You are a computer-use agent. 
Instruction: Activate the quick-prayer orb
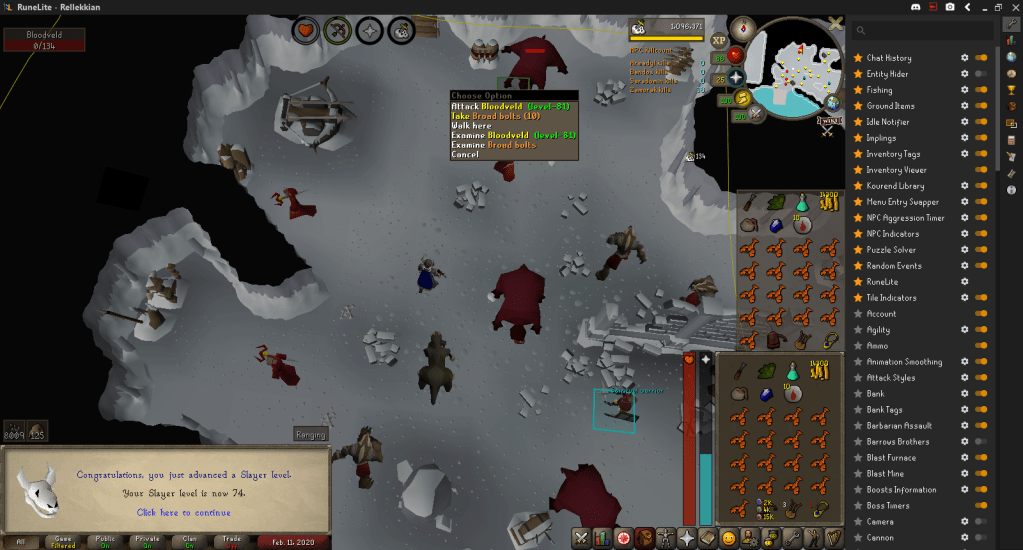[x=737, y=77]
